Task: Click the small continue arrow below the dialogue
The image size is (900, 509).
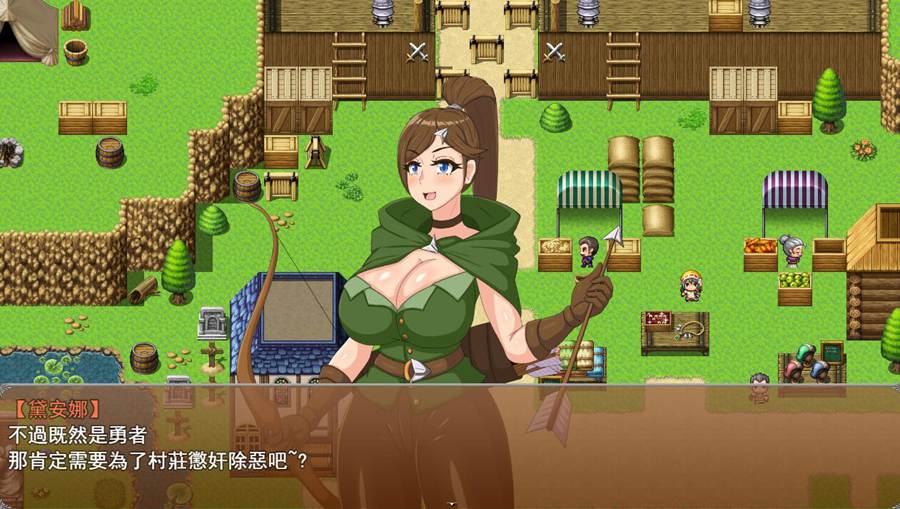Action: [x=450, y=503]
